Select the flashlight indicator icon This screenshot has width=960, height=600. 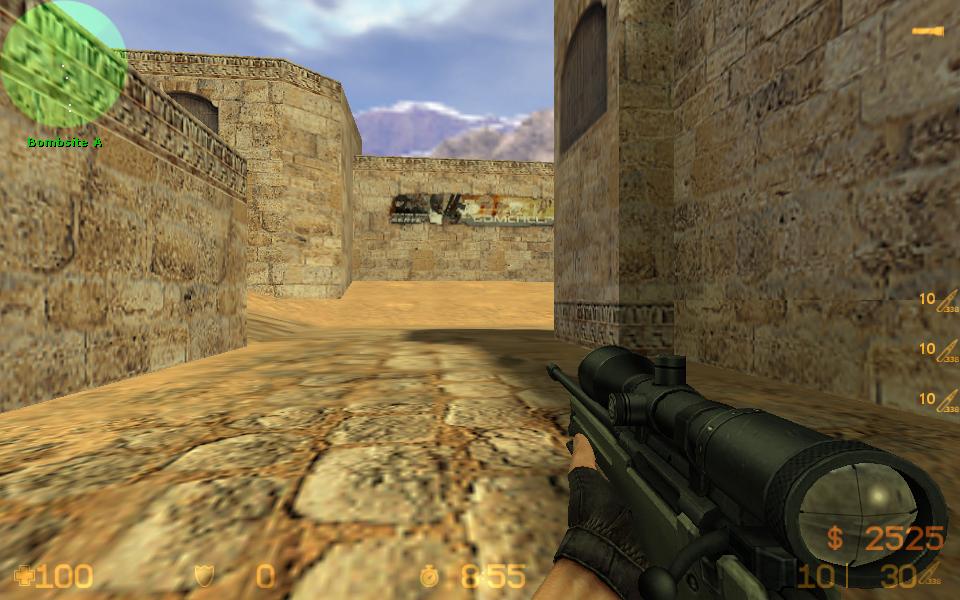click(x=927, y=32)
